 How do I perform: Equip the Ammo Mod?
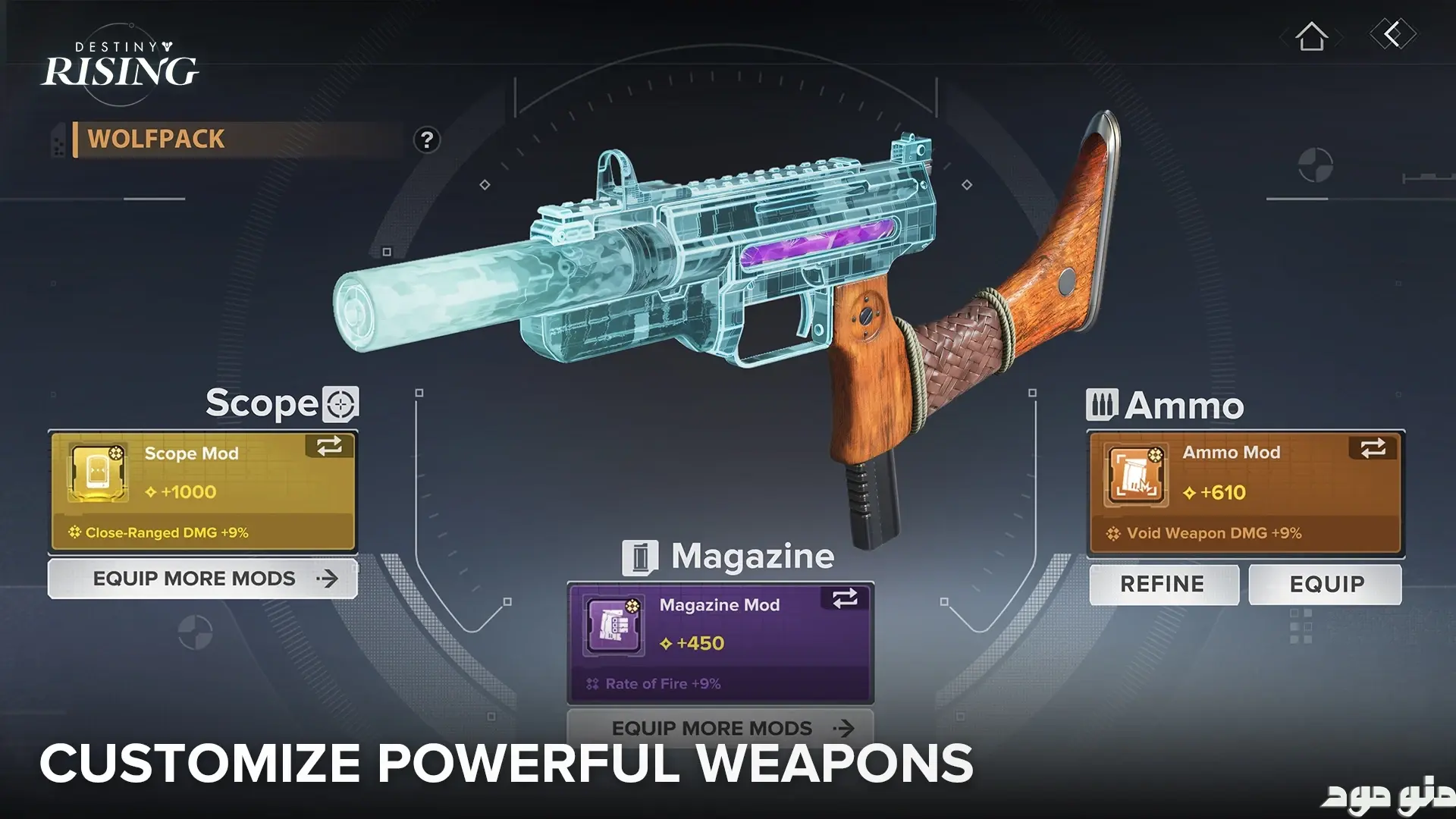1326,584
